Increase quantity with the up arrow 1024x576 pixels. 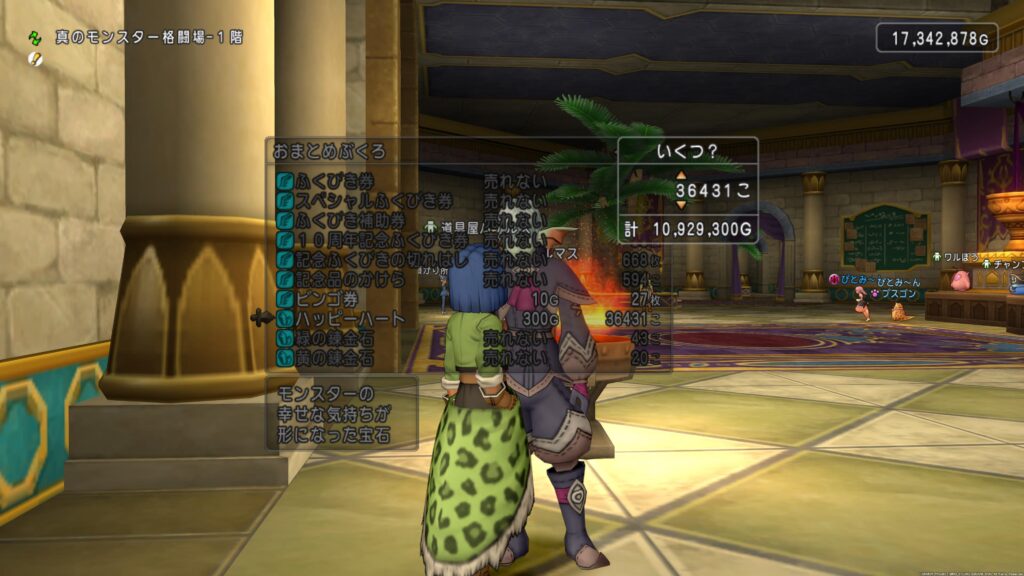click(x=682, y=175)
